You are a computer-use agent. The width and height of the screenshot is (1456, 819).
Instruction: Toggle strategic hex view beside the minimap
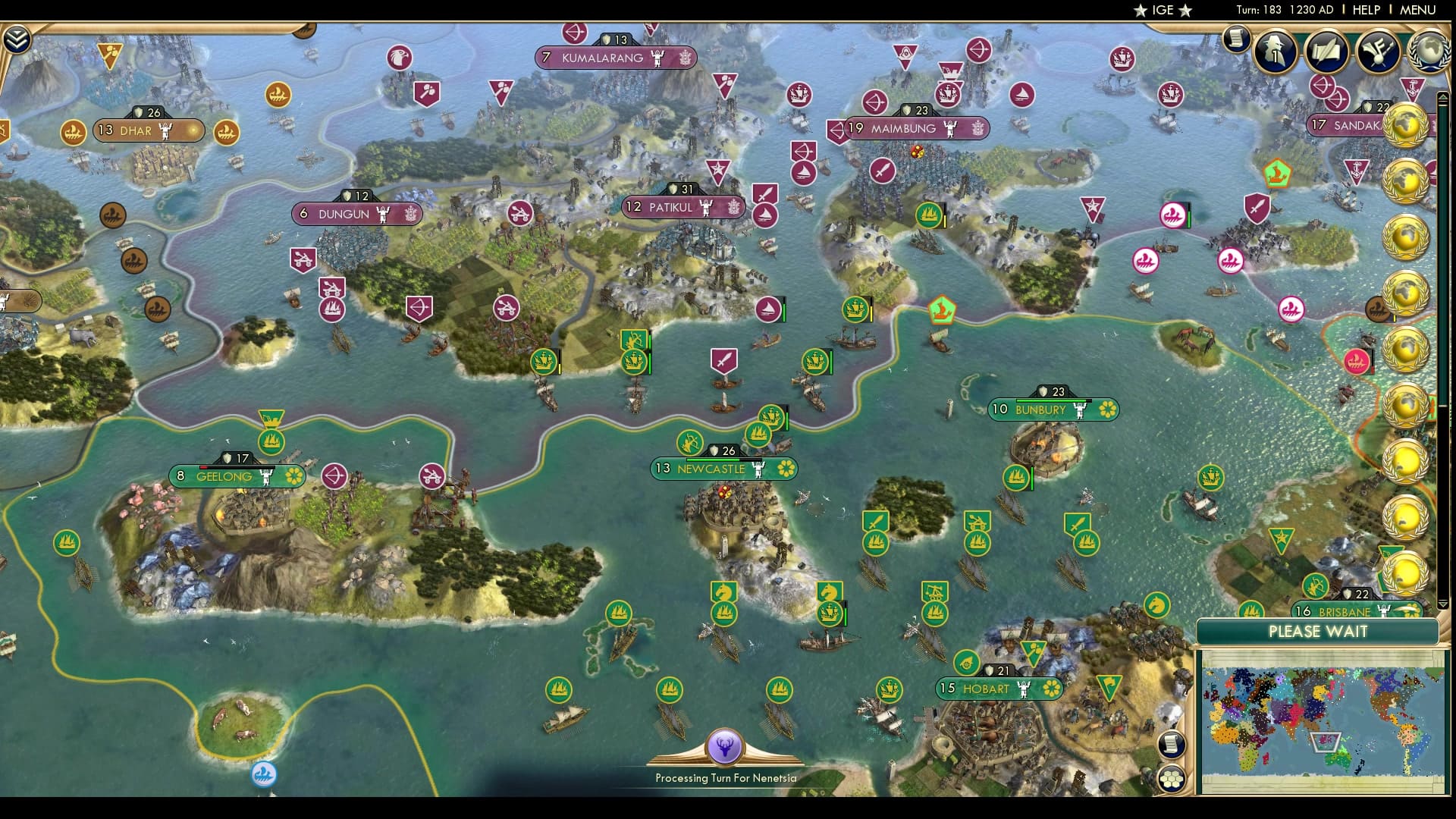coord(1171,779)
